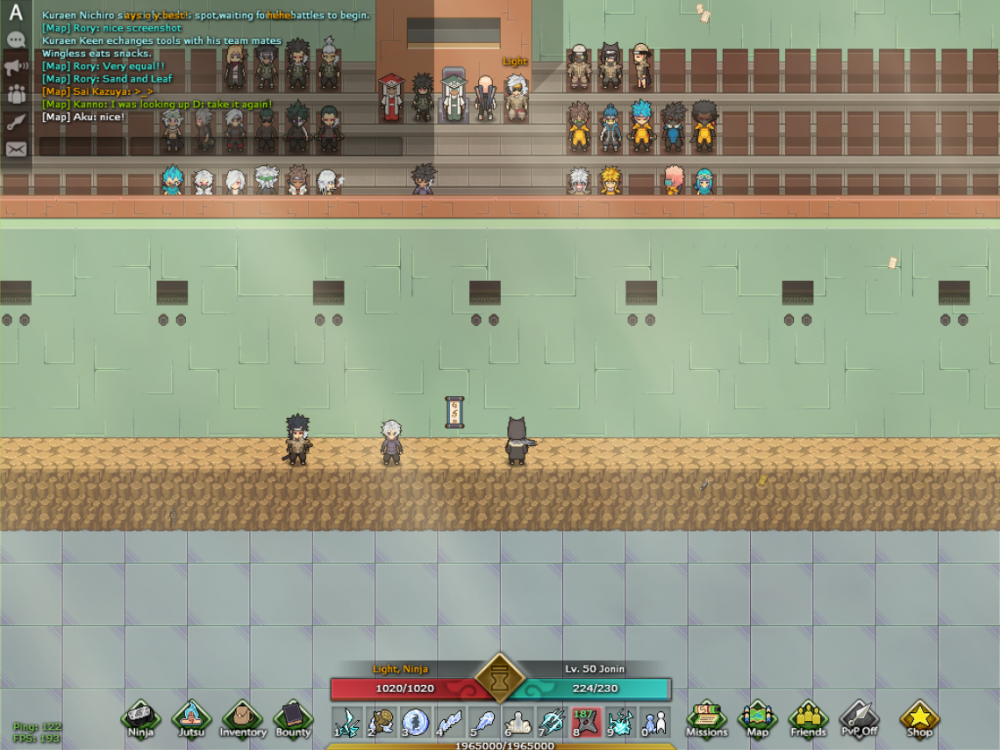
Task: Switch to the kunai chat channel
Action: click(x=16, y=122)
